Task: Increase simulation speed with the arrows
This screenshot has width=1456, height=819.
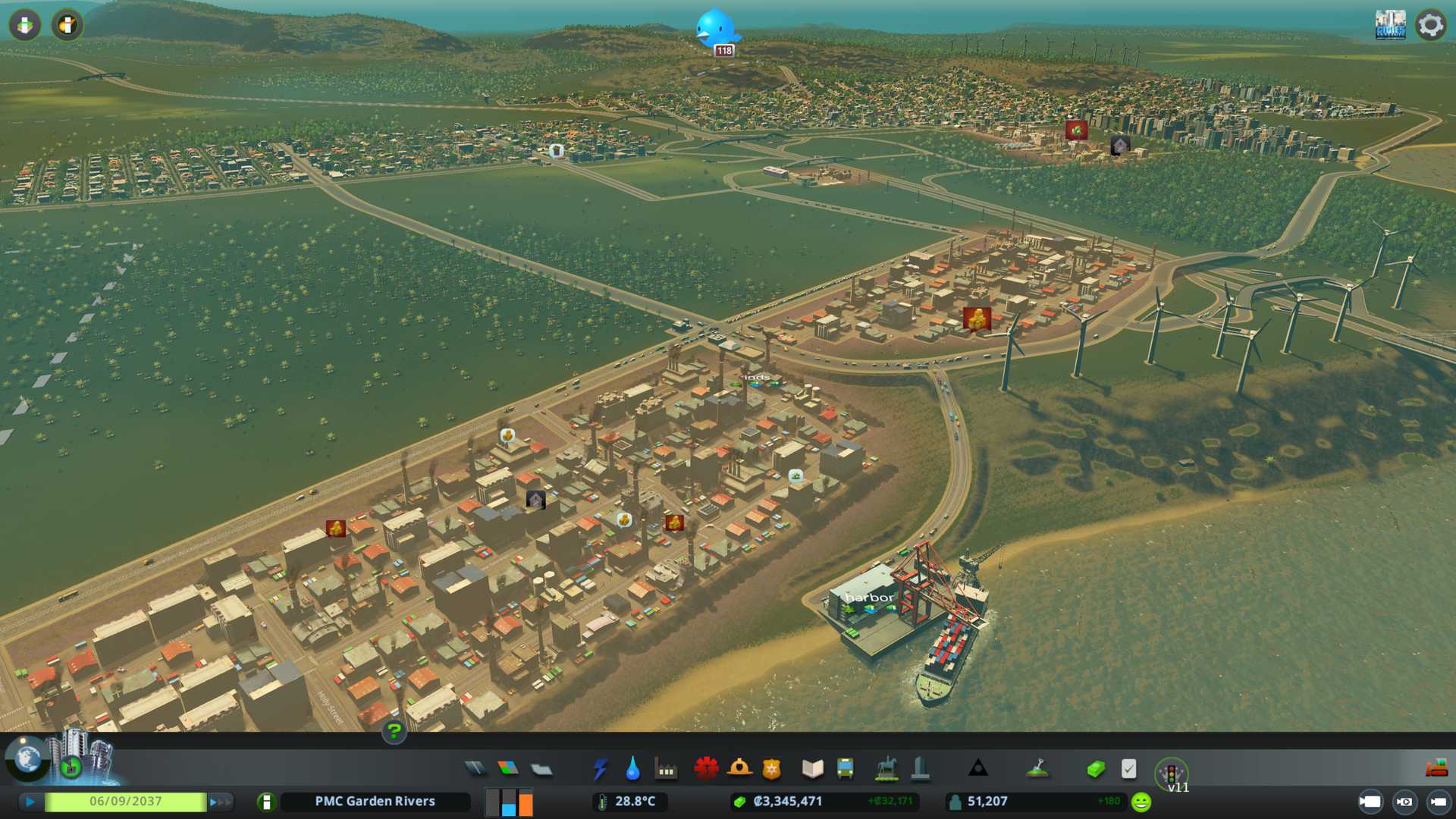Action: click(221, 802)
